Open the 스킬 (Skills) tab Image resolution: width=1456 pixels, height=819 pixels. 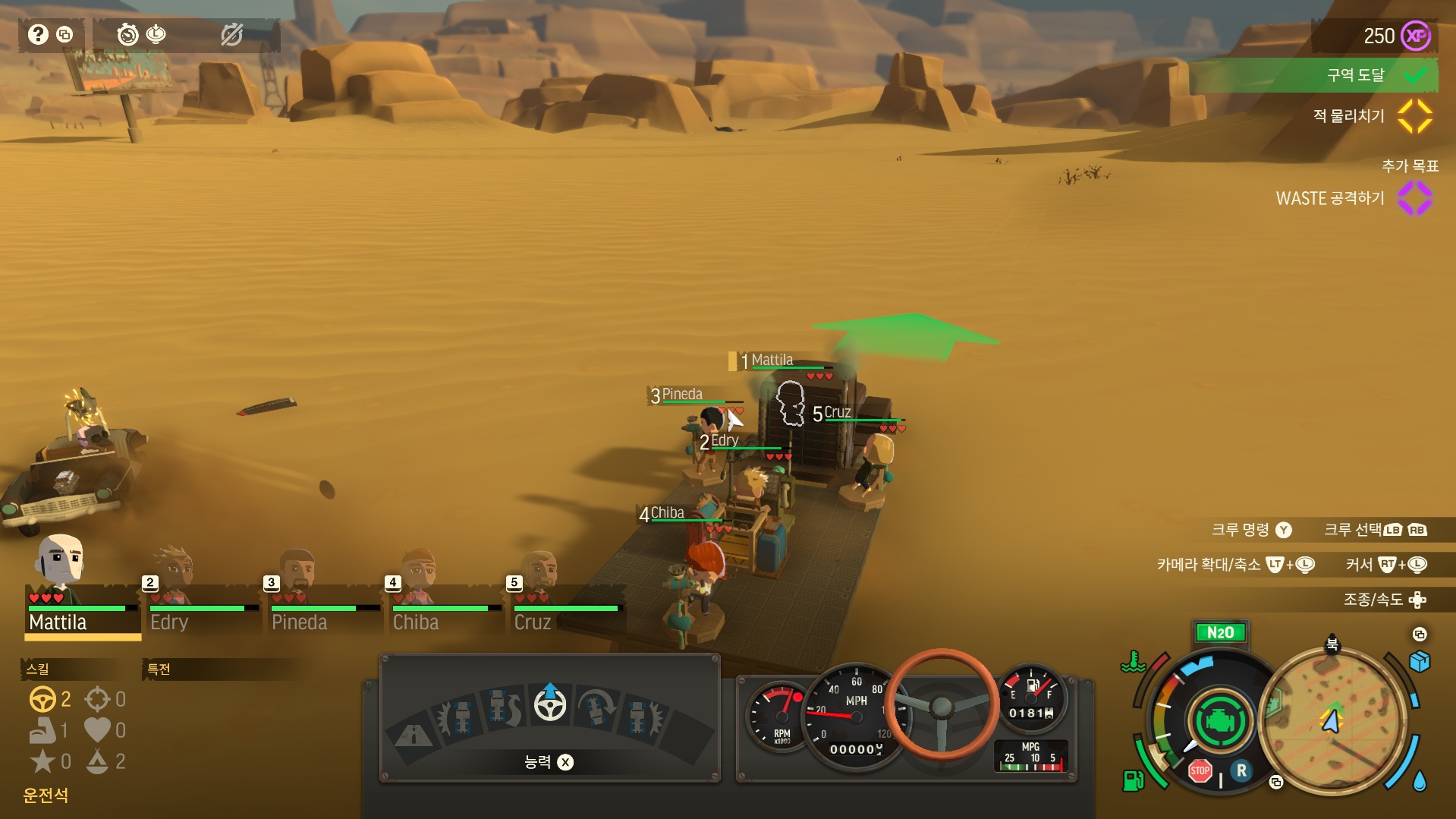[x=38, y=669]
